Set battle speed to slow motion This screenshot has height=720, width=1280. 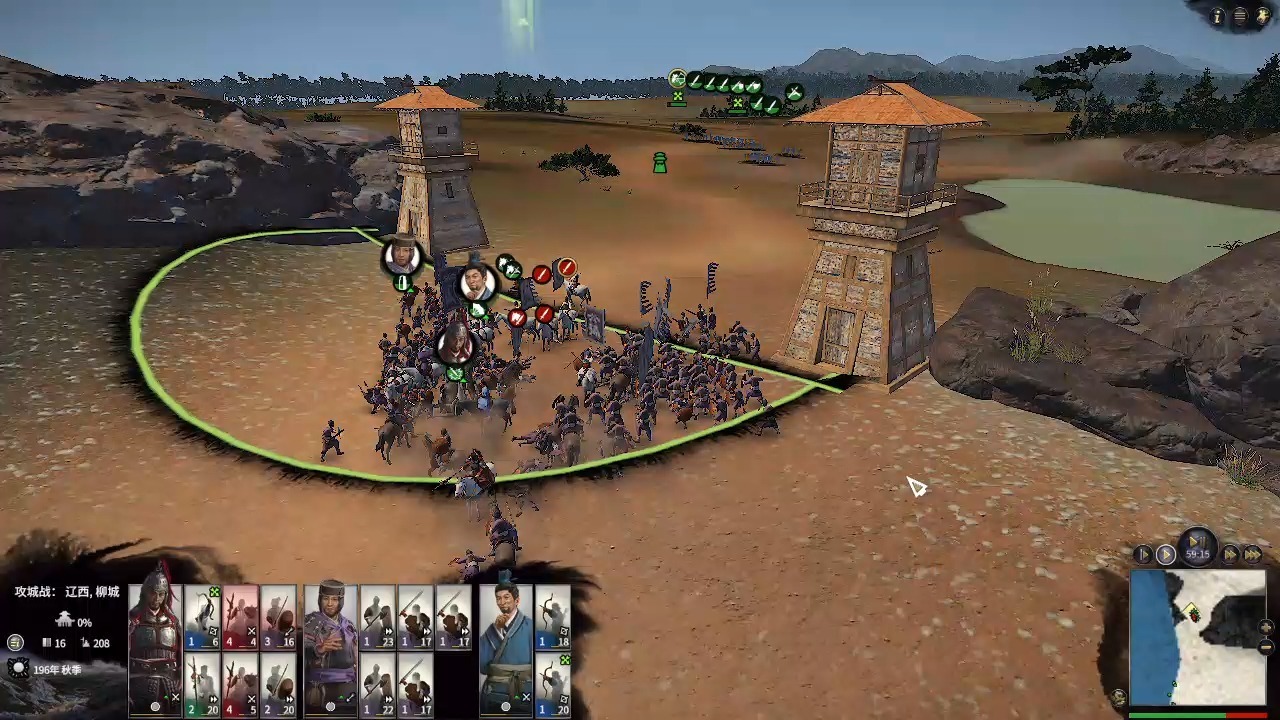[x=1144, y=554]
